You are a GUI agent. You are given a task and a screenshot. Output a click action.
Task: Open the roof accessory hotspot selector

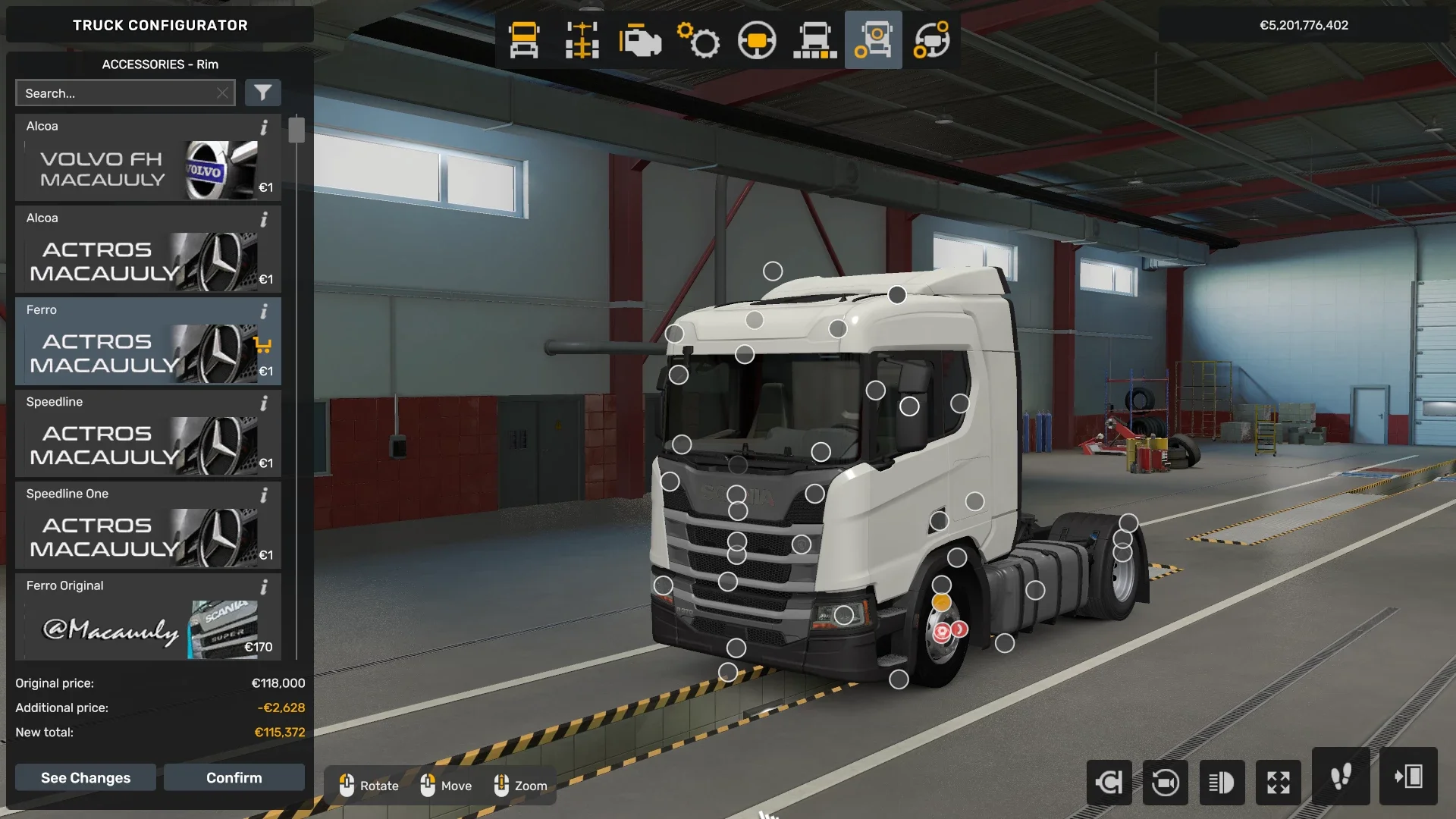772,271
